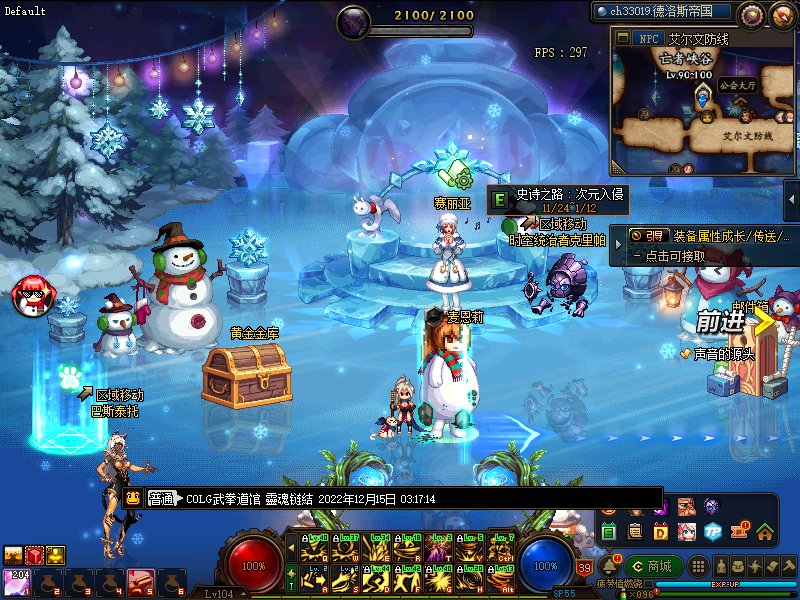
Task: Click the green house icon
Action: (765, 531)
